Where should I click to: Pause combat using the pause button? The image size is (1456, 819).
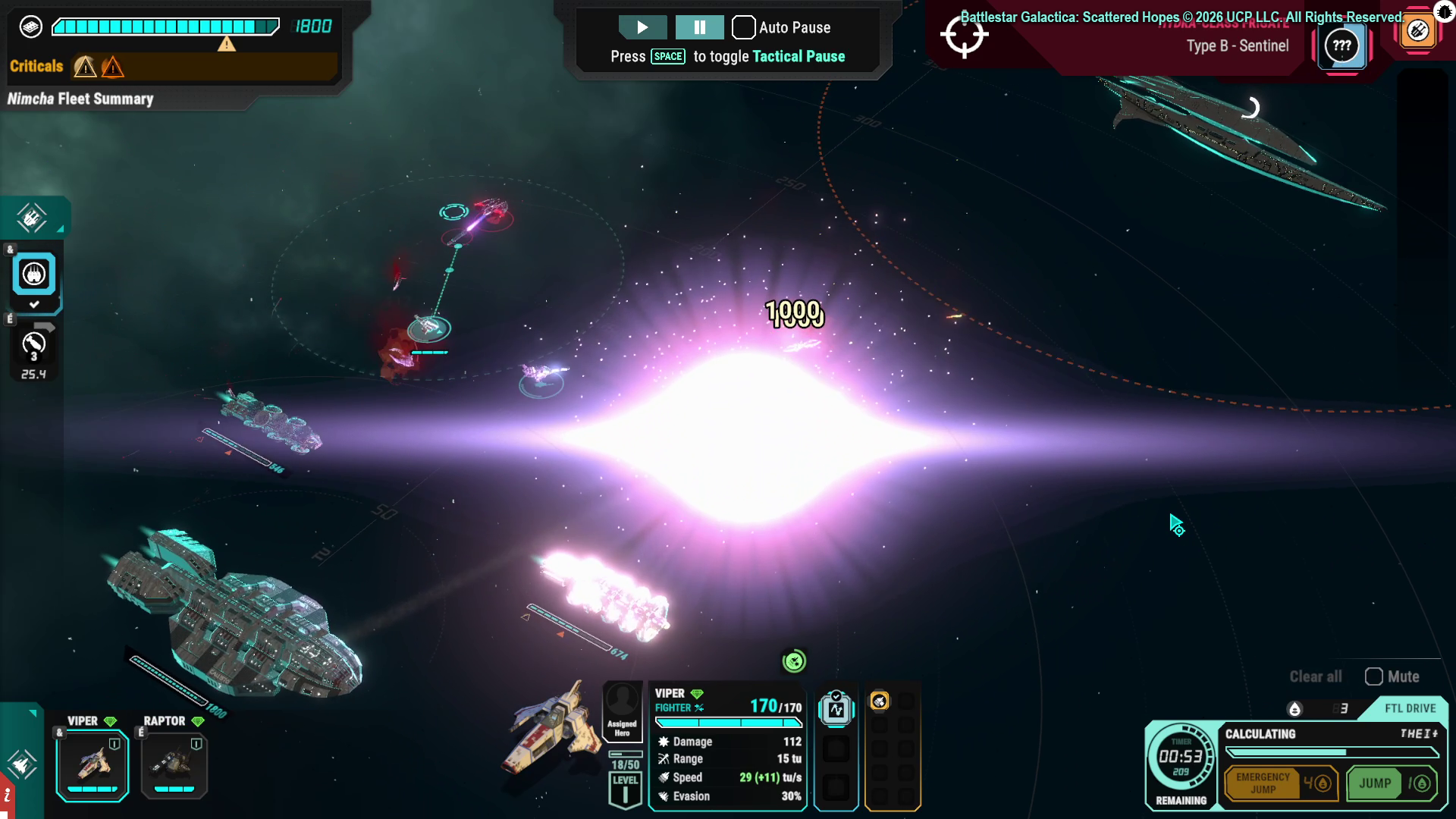click(x=699, y=27)
